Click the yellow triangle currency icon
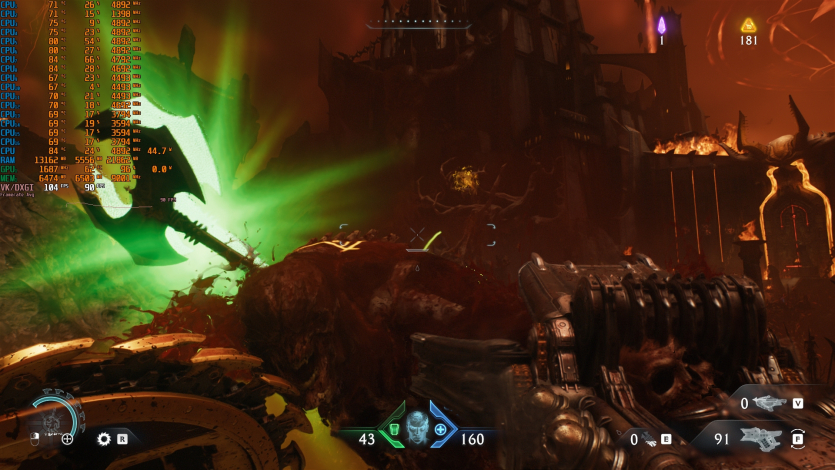Screen dimensions: 835x470 click(748, 26)
